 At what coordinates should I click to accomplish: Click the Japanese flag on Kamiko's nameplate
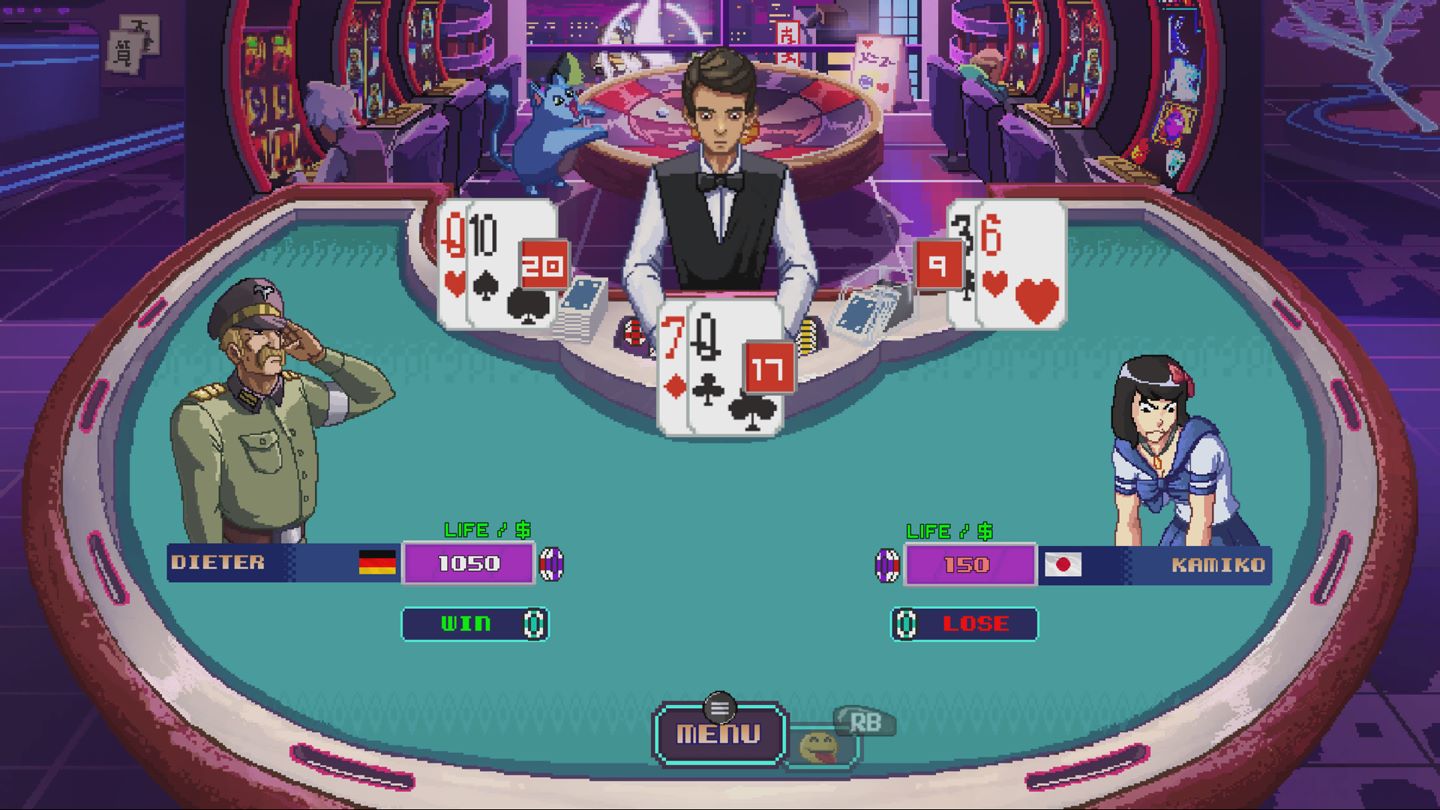[1063, 564]
